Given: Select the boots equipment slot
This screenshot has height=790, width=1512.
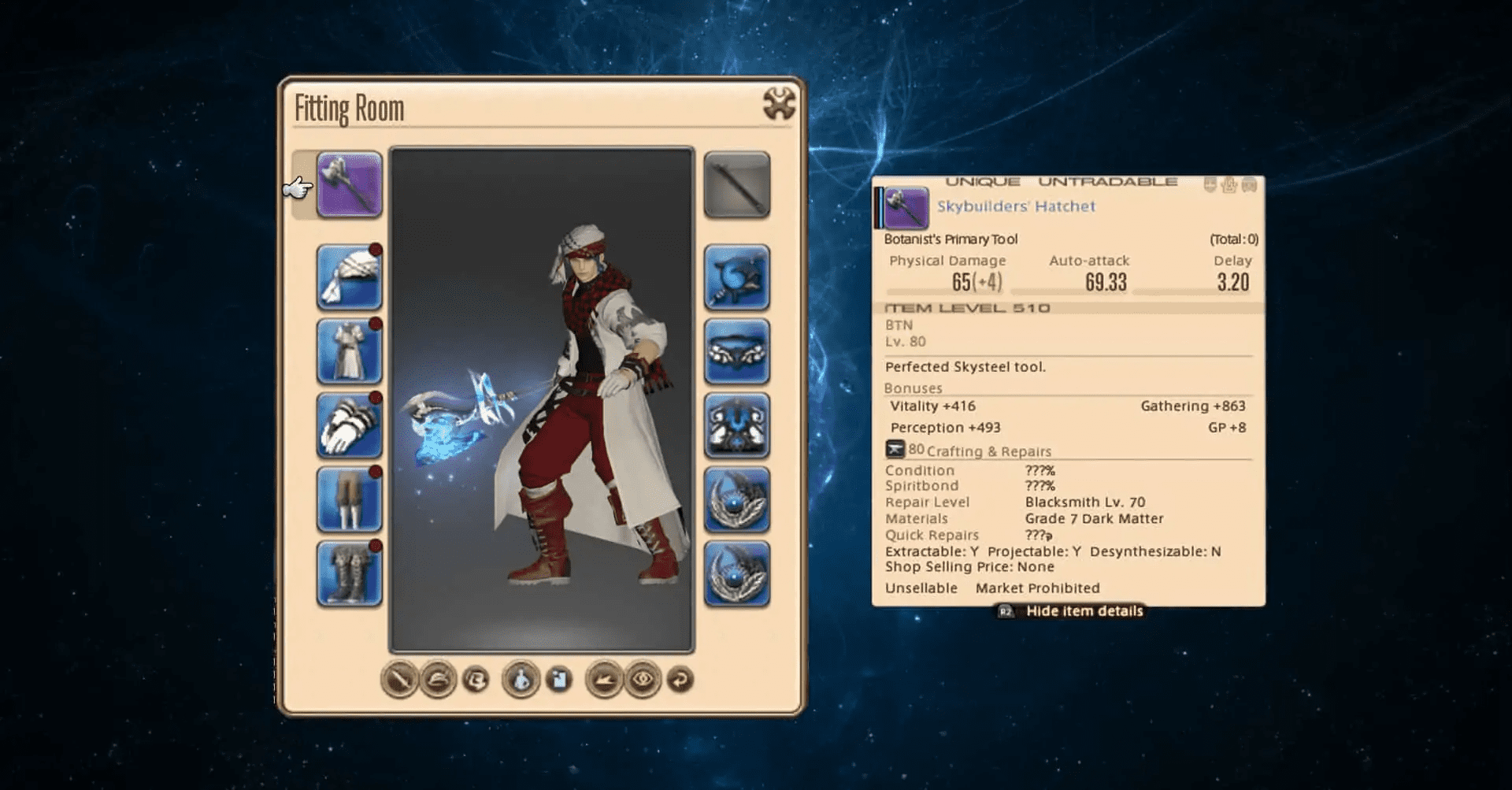Looking at the screenshot, I should [x=349, y=576].
